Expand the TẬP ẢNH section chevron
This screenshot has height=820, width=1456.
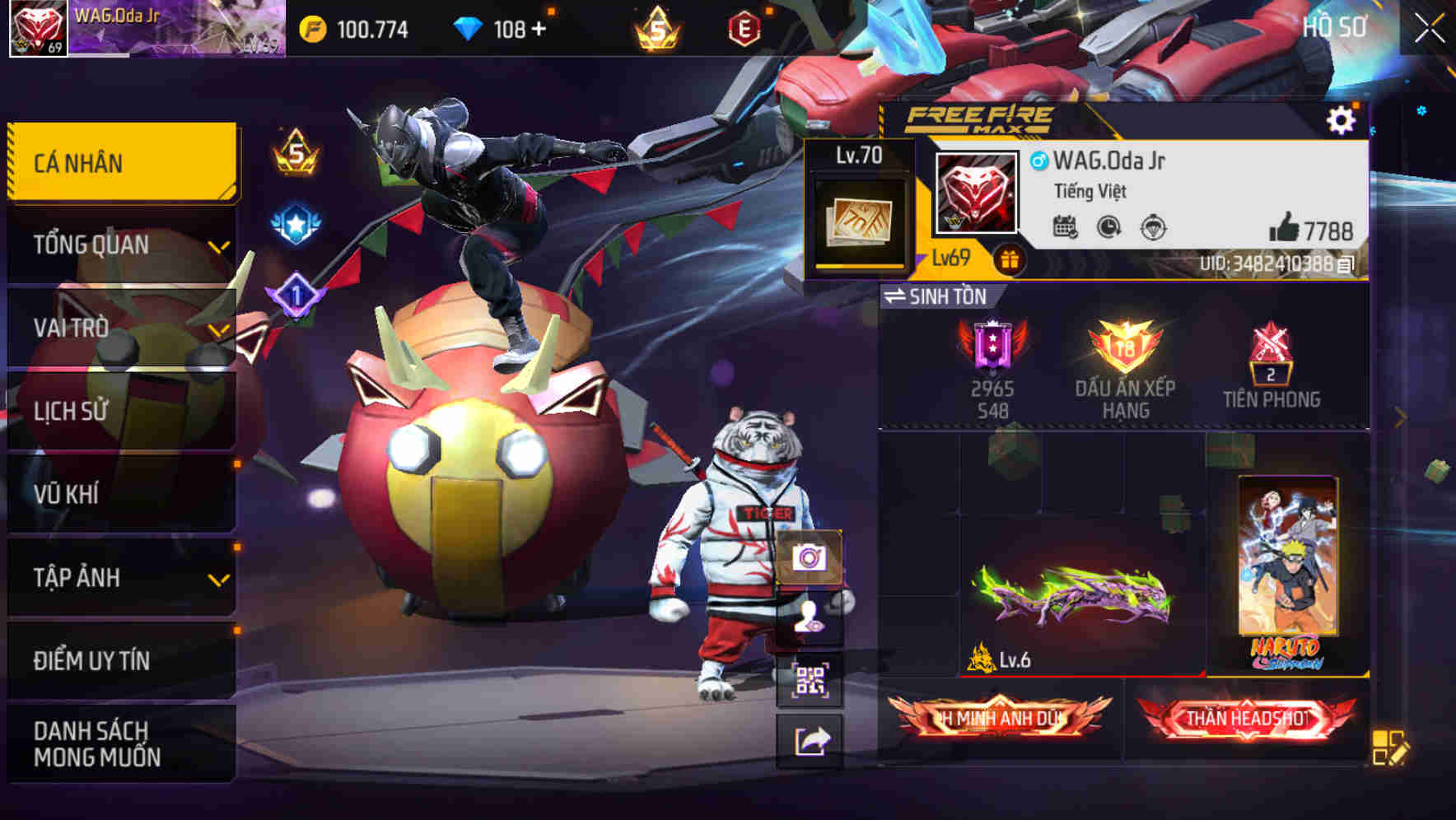(x=219, y=580)
